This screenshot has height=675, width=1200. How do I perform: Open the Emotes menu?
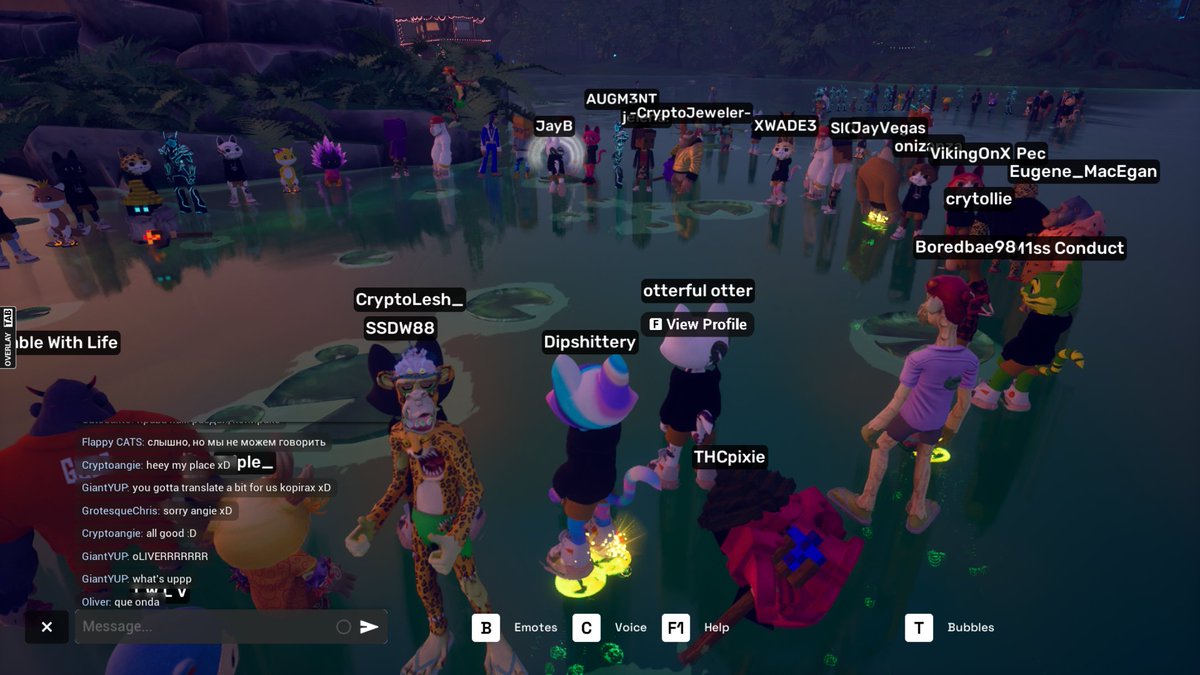pos(486,627)
